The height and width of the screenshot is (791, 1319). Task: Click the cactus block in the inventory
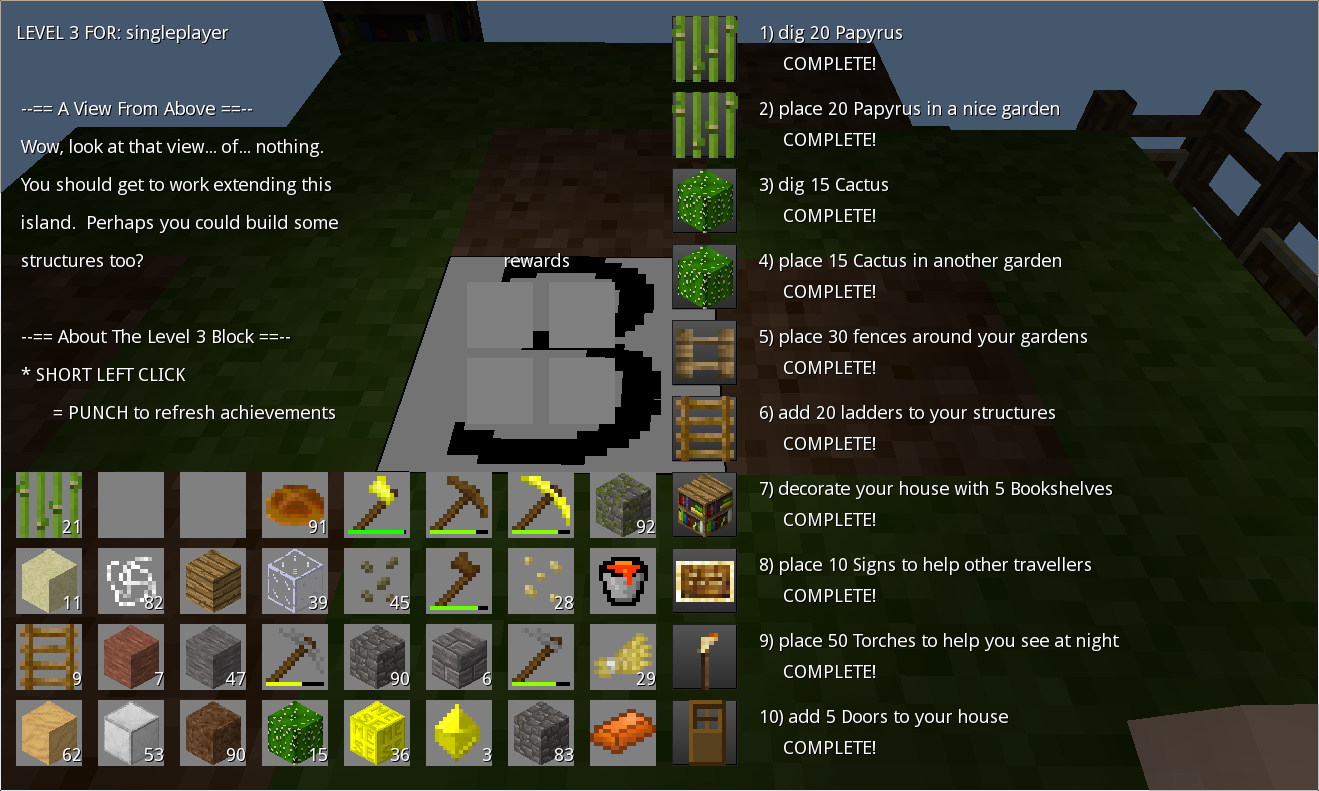tap(295, 731)
